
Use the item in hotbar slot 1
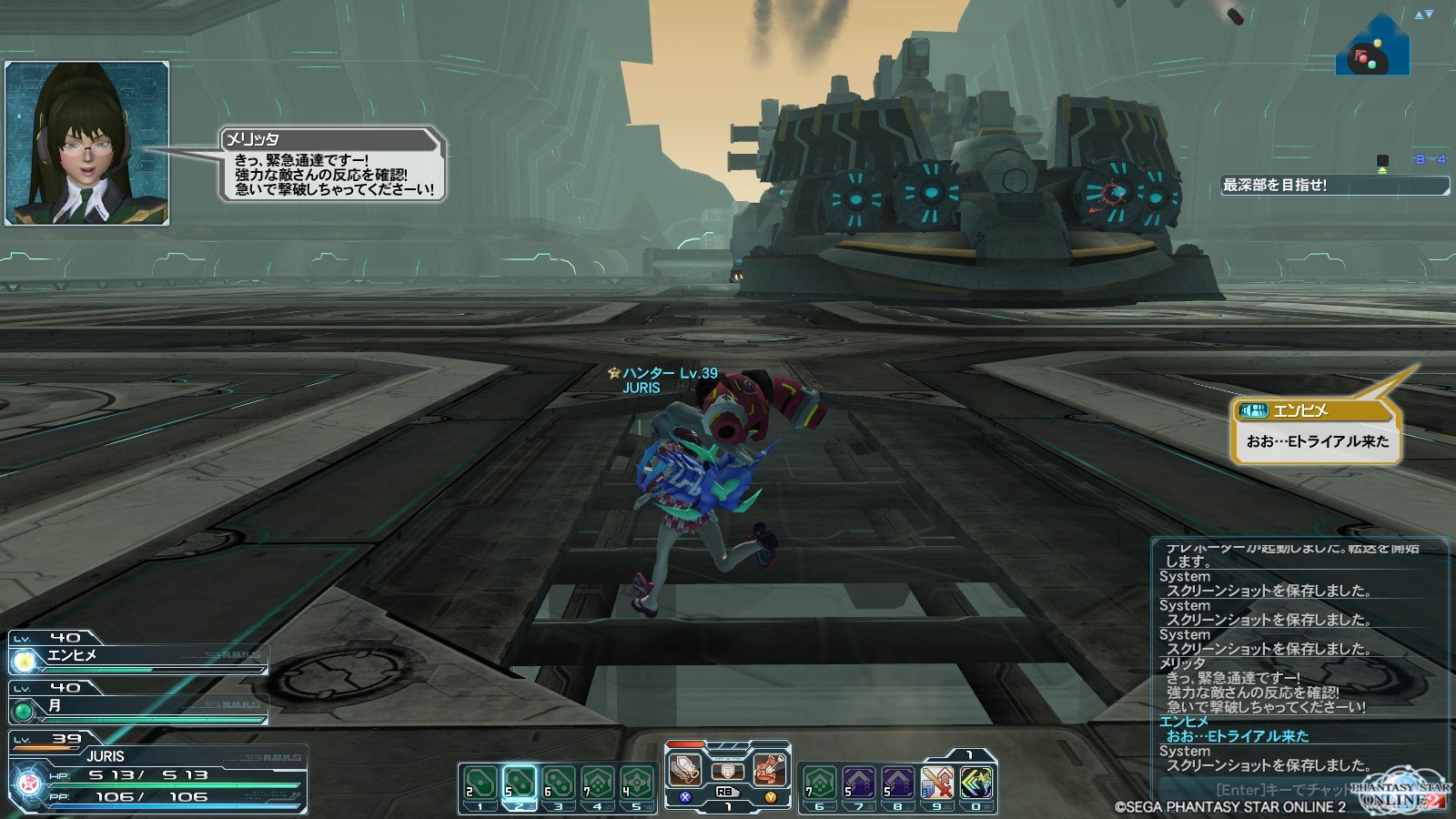coord(480,783)
